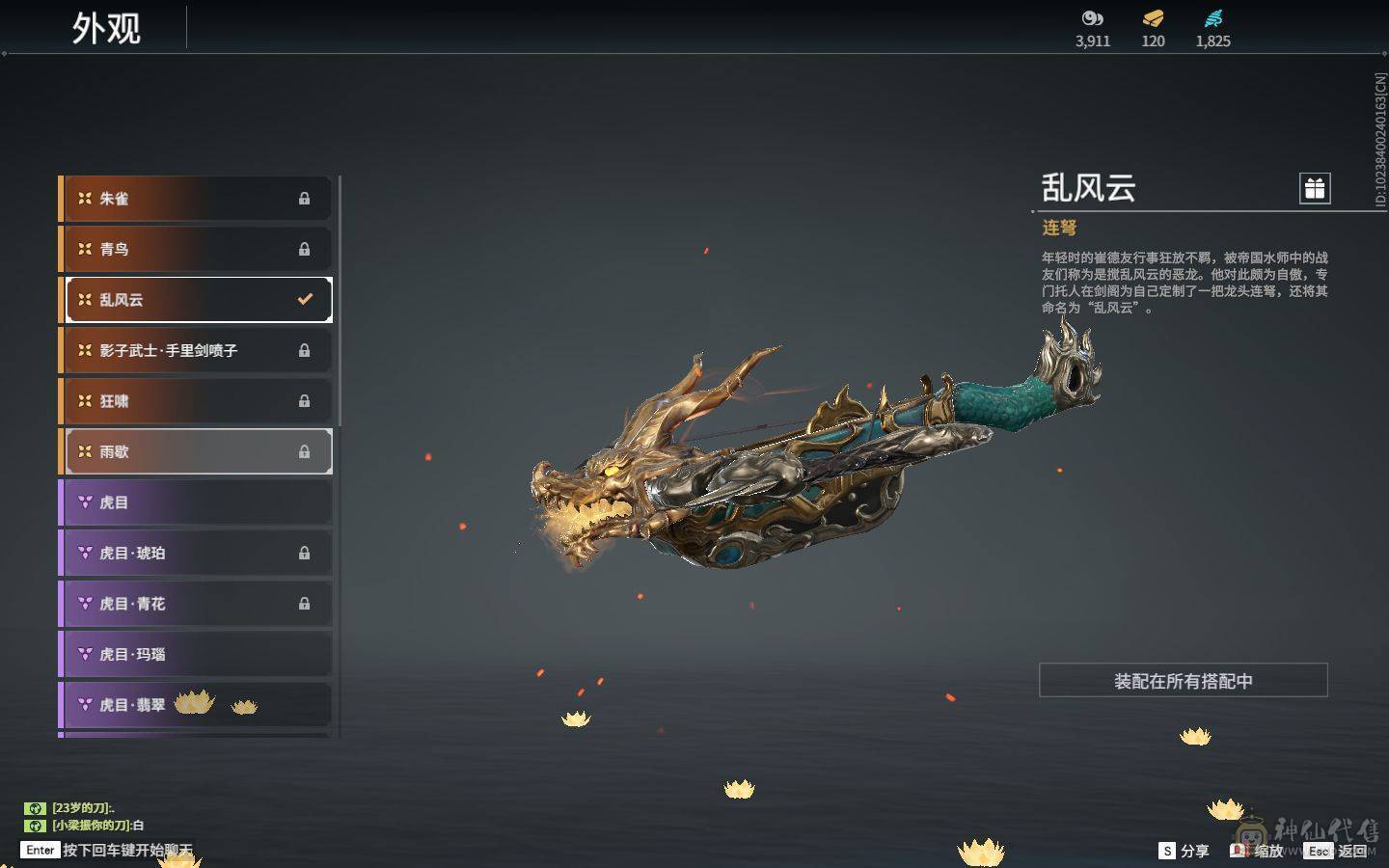Pick the 影子武士·手里剑喷子 skin
Viewport: 1389px width, 868px height.
pyautogui.click(x=198, y=350)
